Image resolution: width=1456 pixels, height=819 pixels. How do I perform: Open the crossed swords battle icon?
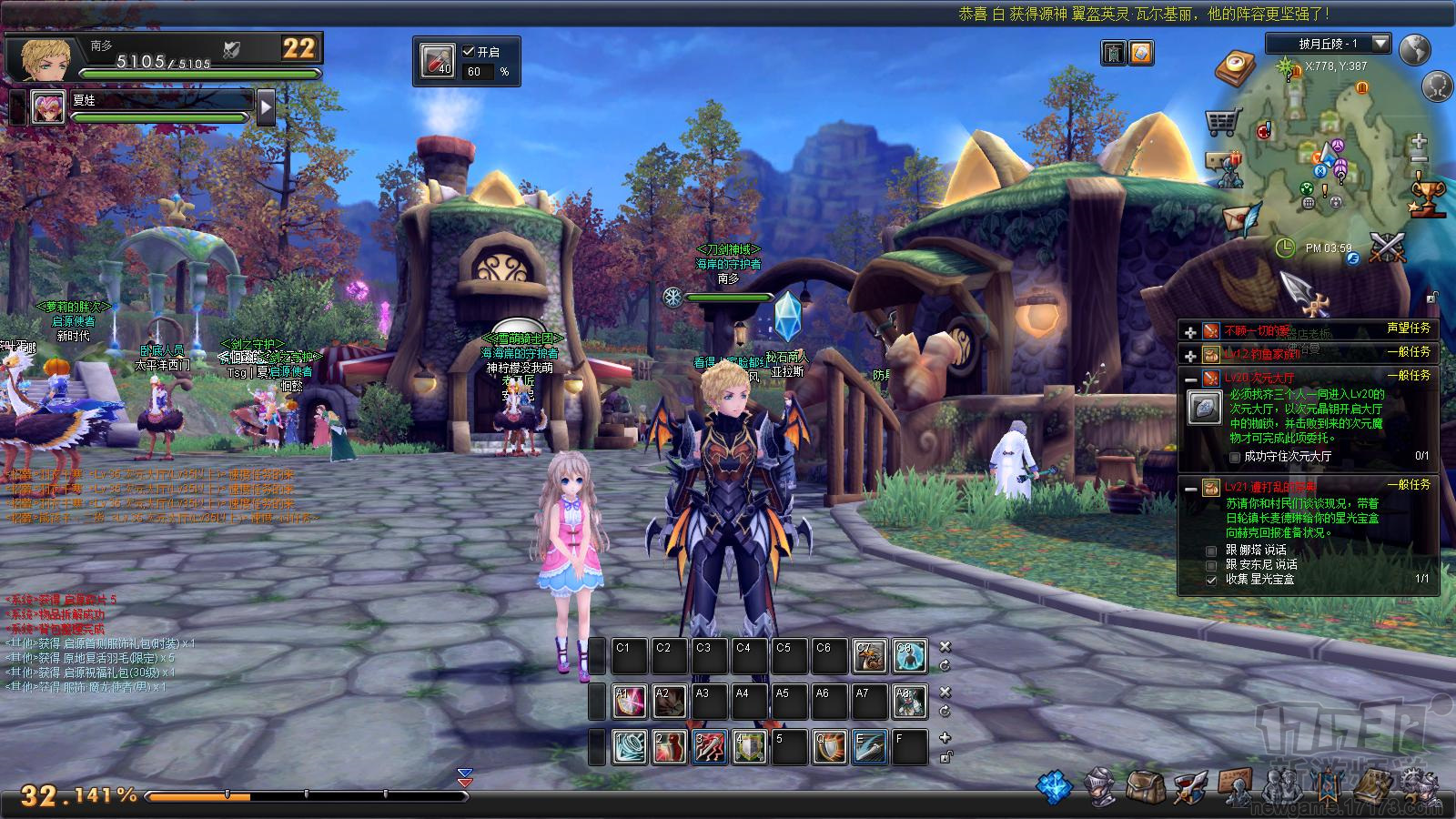click(x=1388, y=246)
